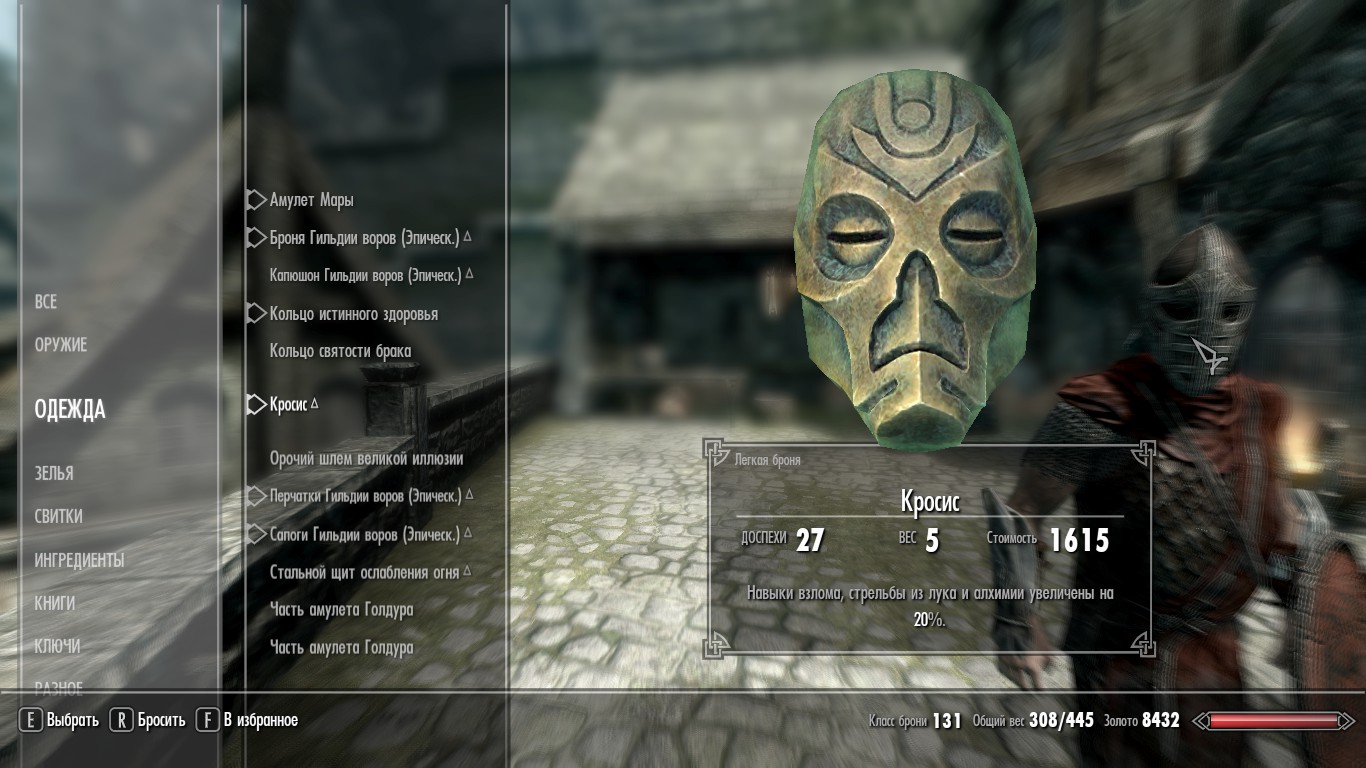Viewport: 1366px width, 768px height.
Task: Click Кольцо истинного здоровья
Action: coord(353,314)
